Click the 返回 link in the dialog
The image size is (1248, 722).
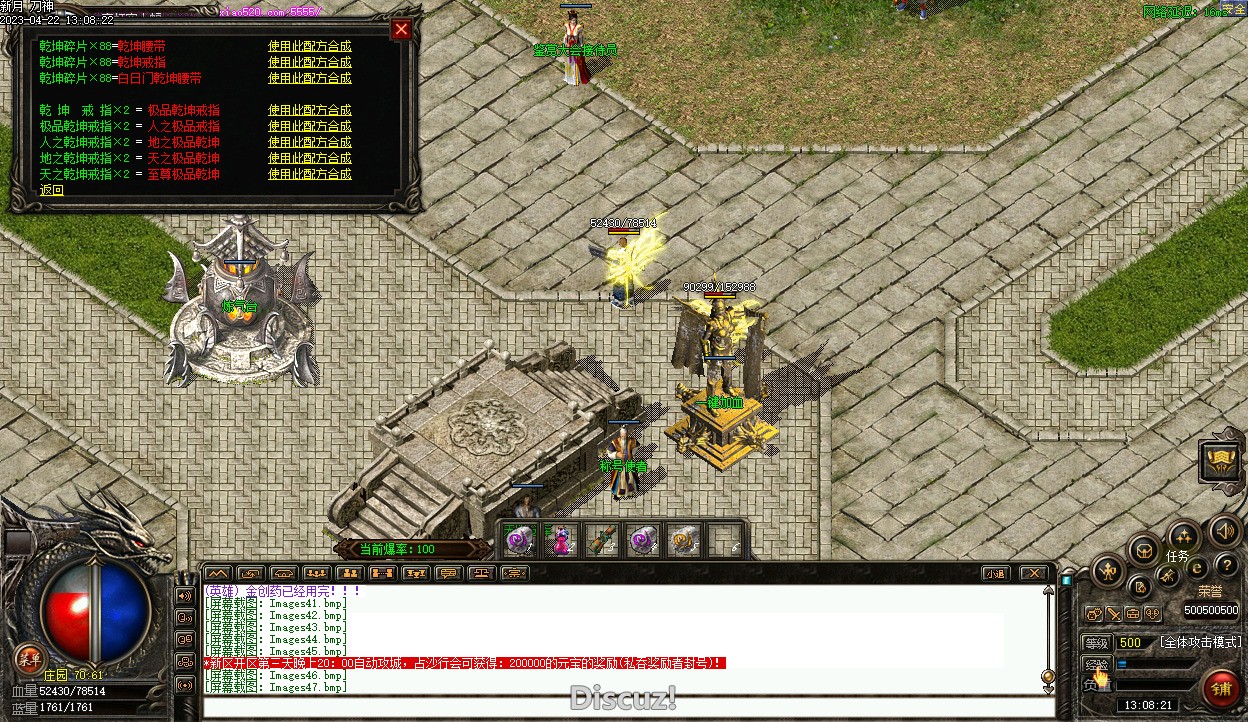pyautogui.click(x=51, y=190)
